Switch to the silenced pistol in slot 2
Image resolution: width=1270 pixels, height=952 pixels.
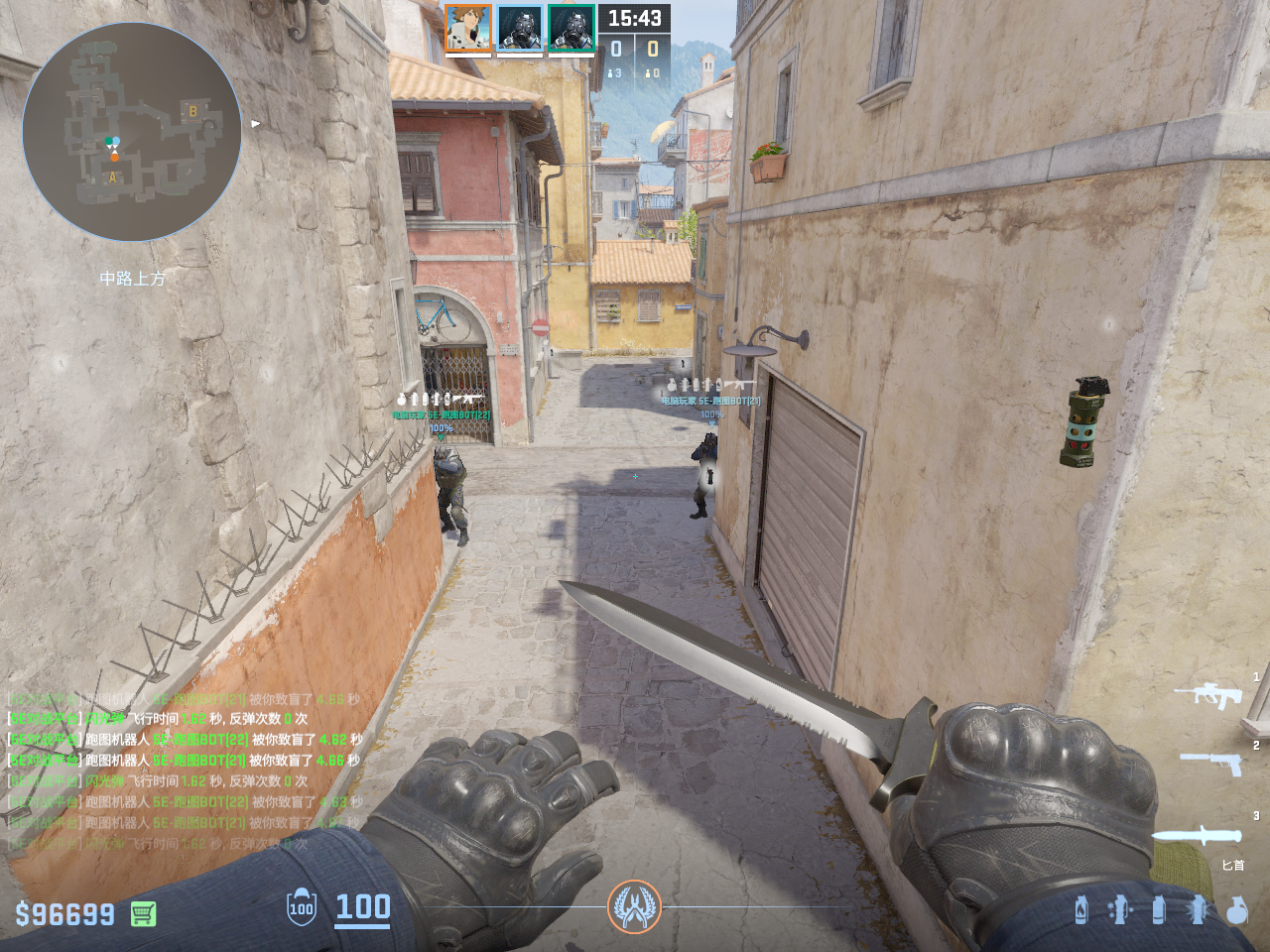click(x=1212, y=763)
